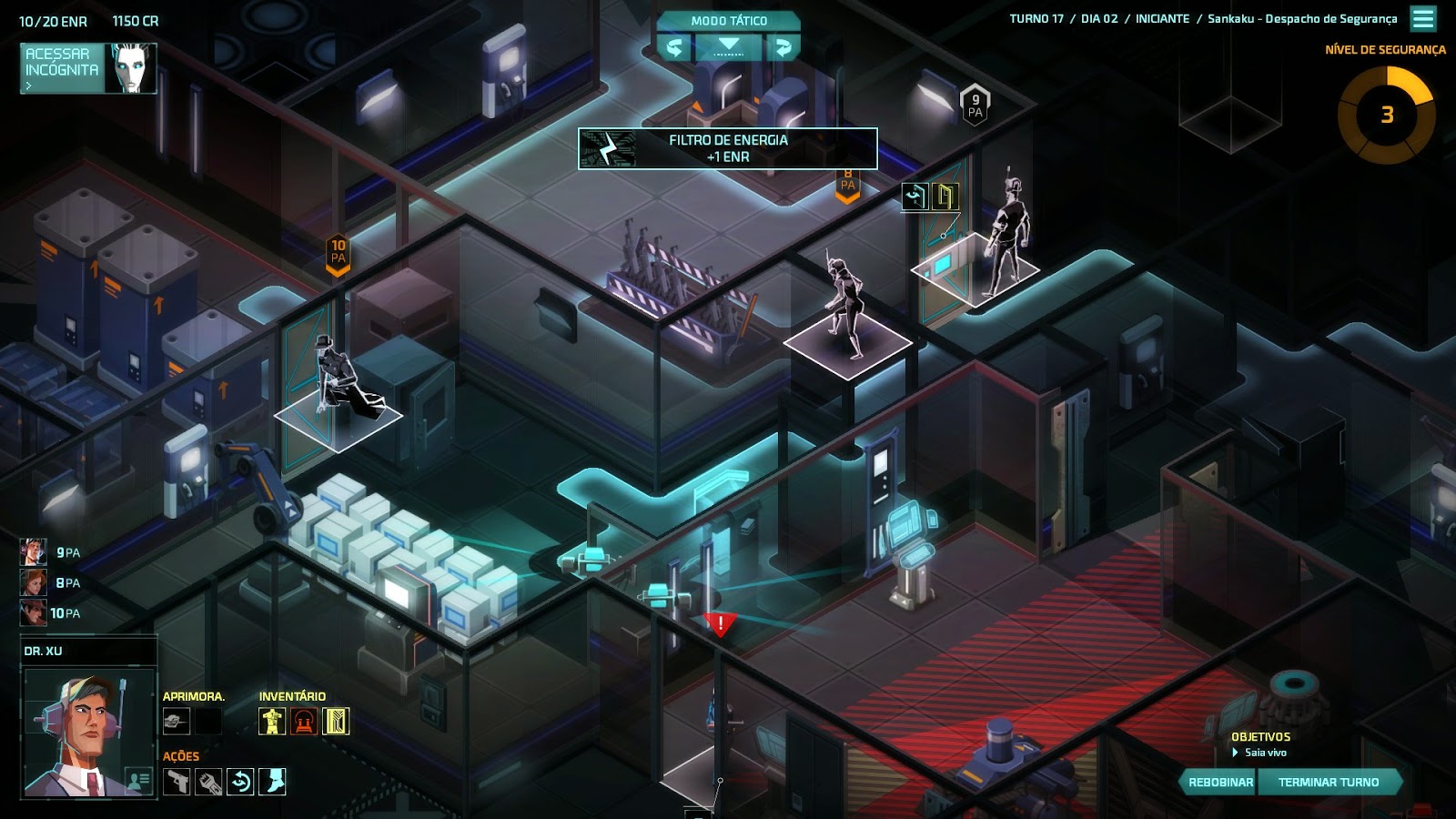Select the yellow keycard item in INVENTÁRIO

335,721
